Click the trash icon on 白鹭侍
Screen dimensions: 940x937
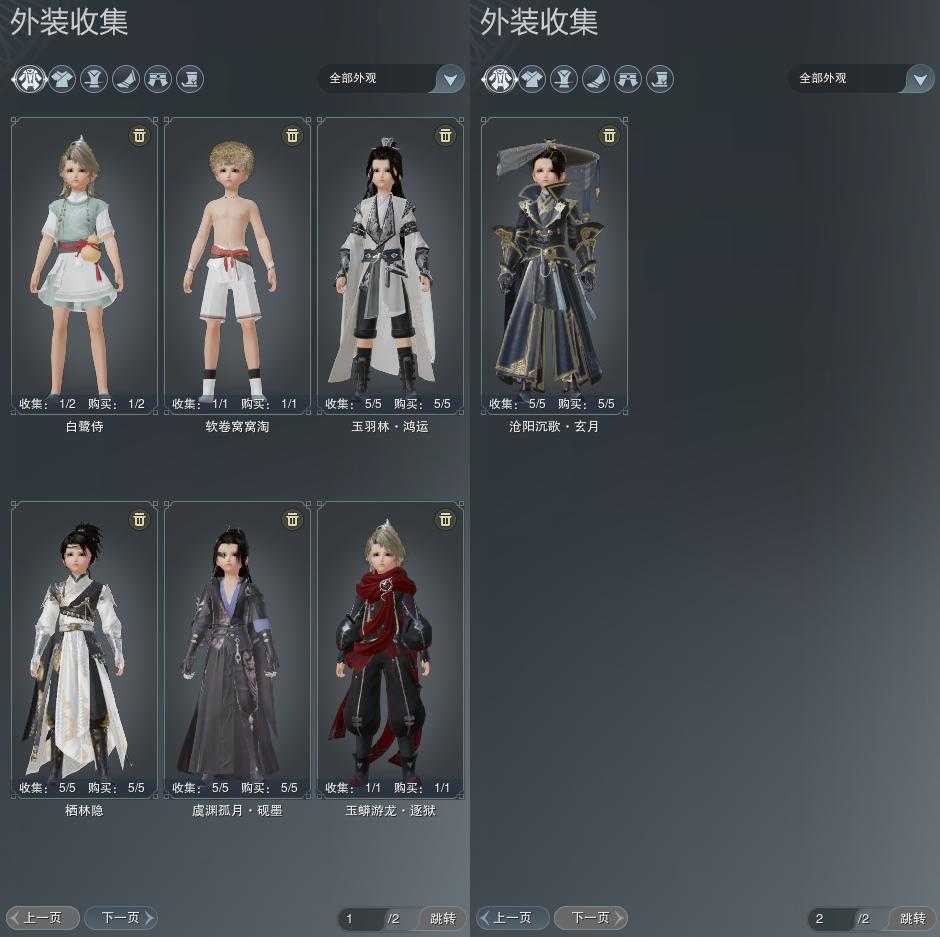[139, 136]
